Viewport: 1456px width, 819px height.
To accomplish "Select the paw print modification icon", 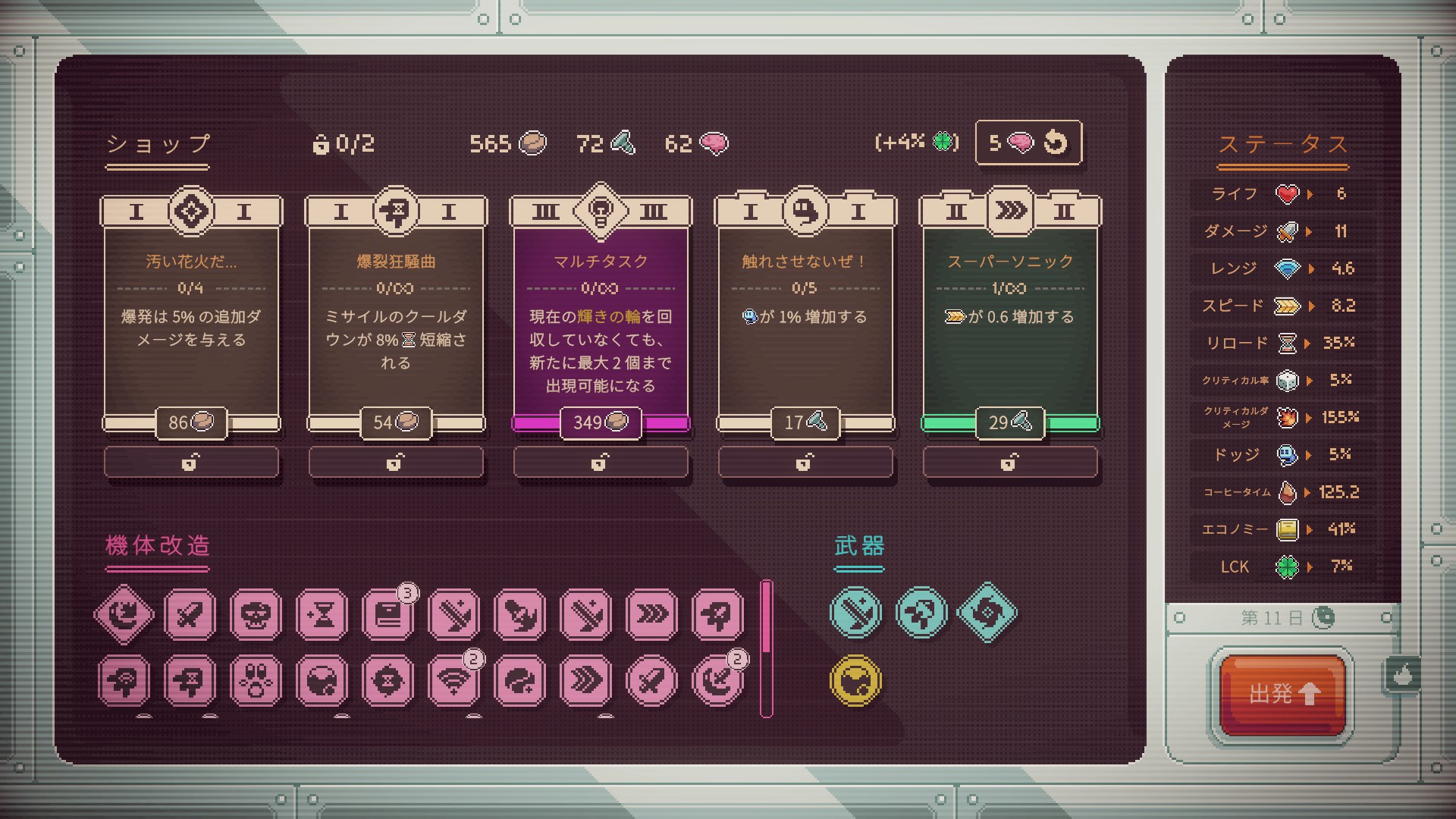I will click(x=256, y=680).
